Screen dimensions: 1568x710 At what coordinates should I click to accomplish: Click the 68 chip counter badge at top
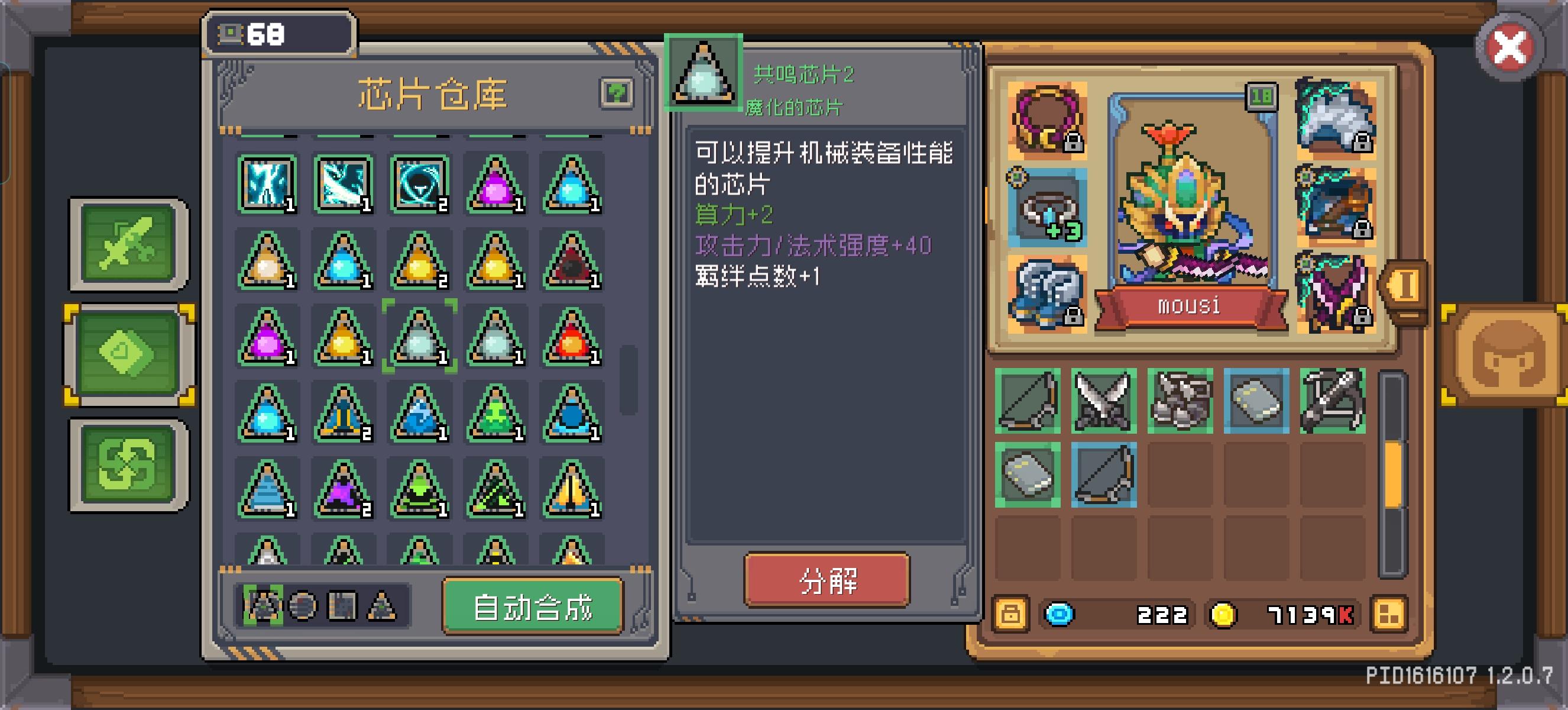pyautogui.click(x=280, y=35)
